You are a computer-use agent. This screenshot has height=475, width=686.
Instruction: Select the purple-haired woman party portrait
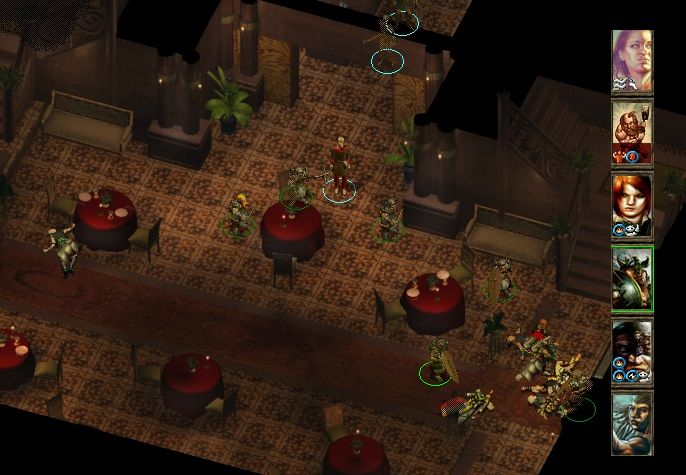(x=632, y=61)
